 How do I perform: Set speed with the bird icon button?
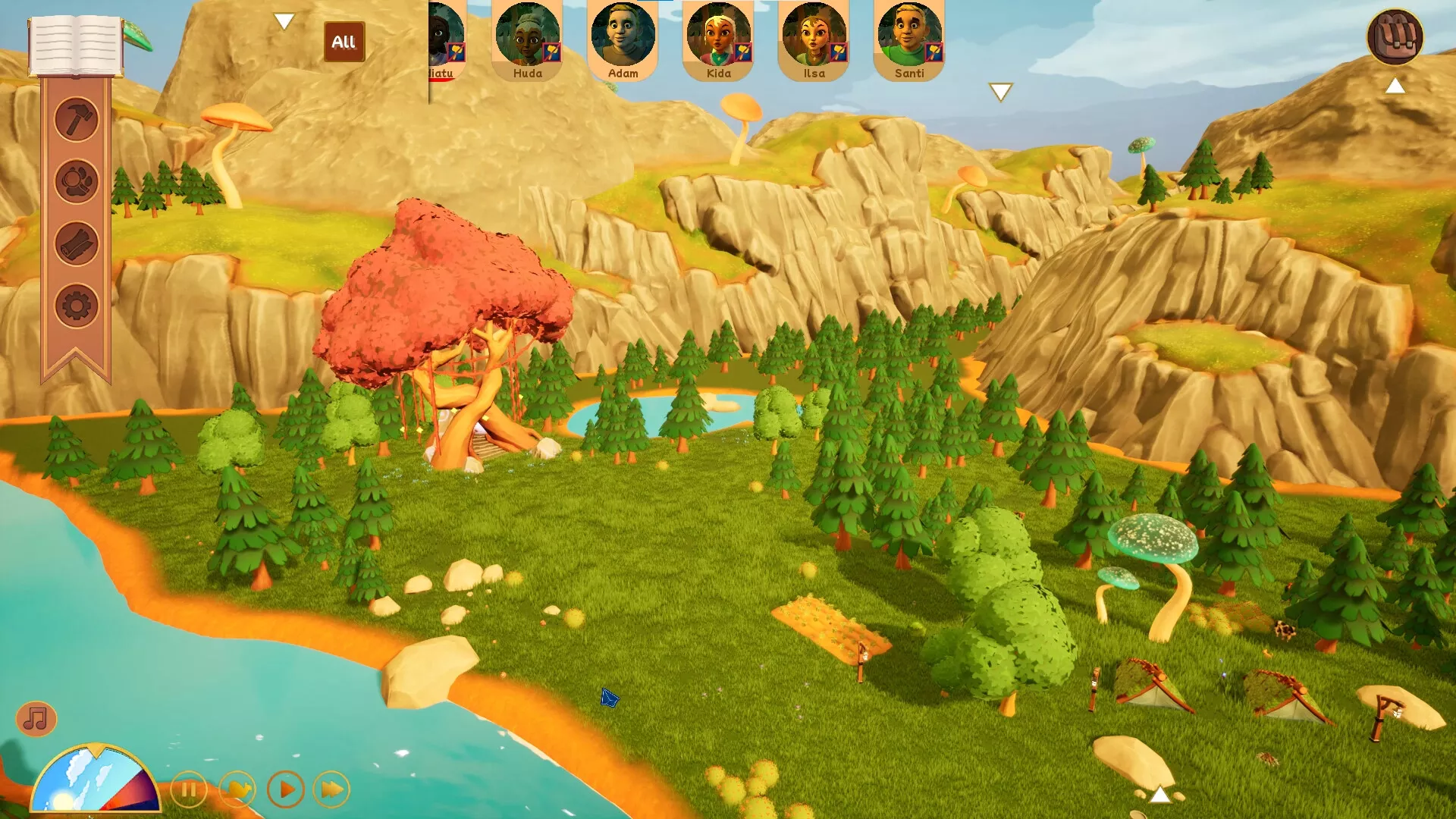(237, 790)
